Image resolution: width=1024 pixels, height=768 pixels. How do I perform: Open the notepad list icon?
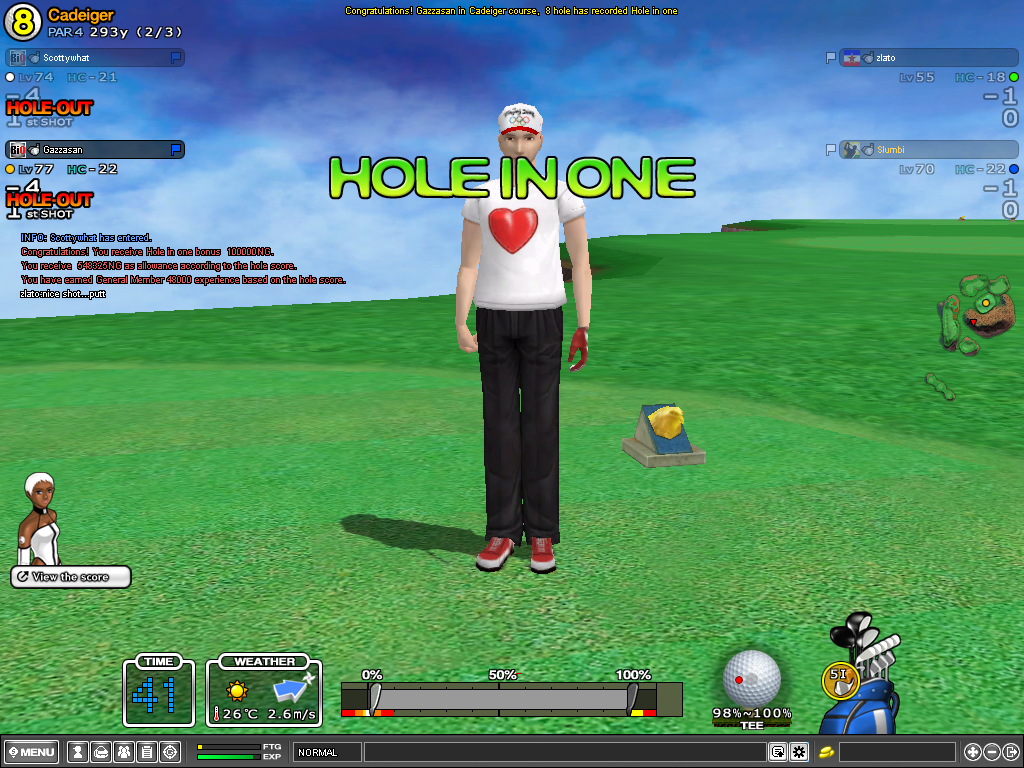click(x=147, y=752)
